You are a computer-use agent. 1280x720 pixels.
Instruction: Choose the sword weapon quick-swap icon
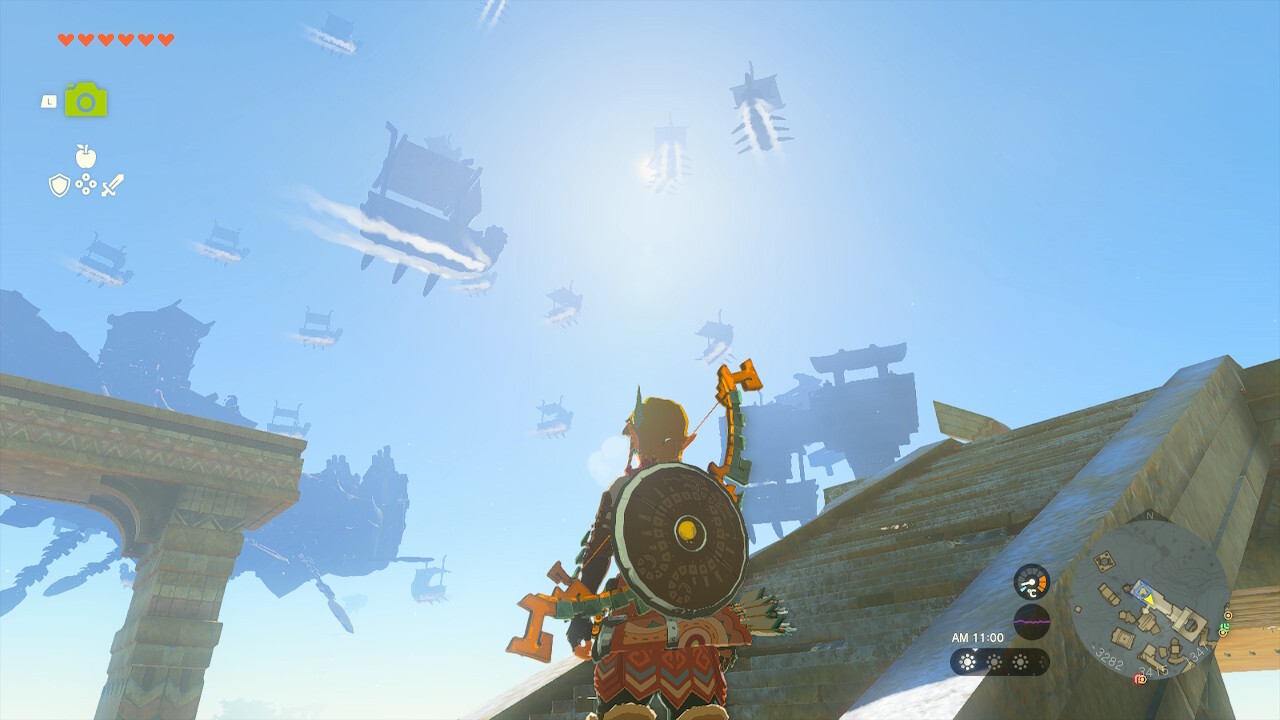tap(112, 185)
